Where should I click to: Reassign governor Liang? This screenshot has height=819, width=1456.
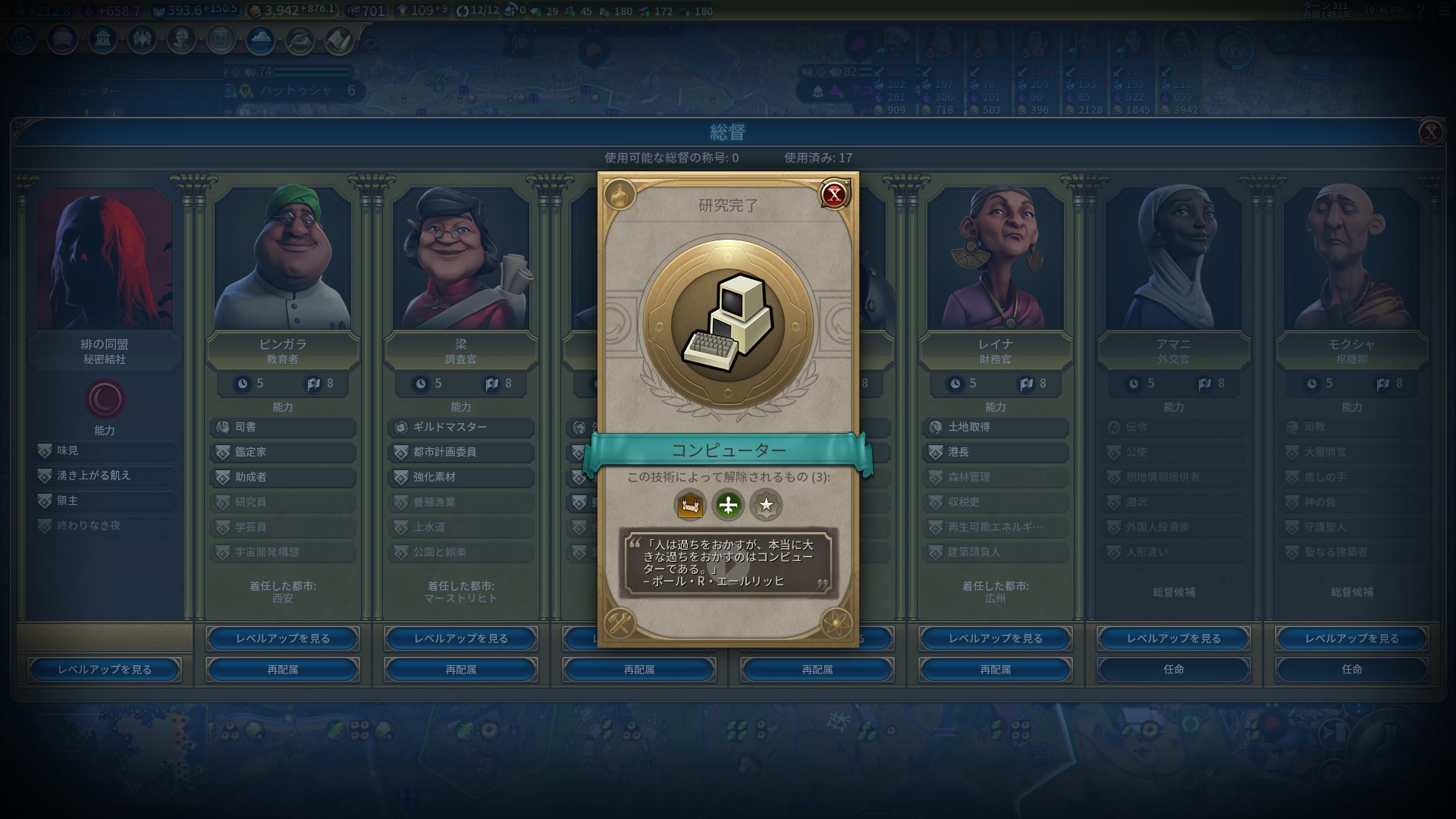tap(461, 670)
